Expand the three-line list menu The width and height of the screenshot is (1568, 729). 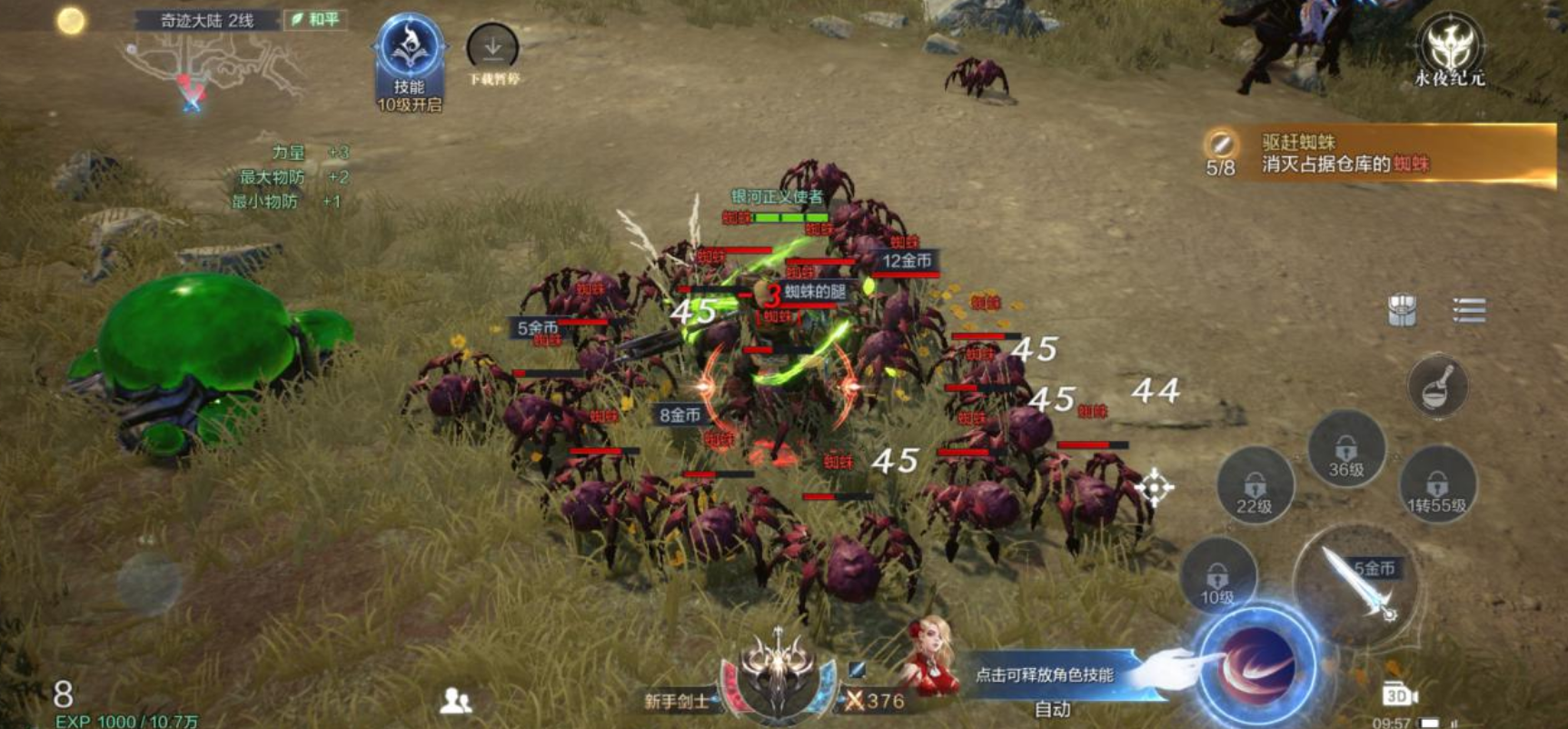(1468, 310)
